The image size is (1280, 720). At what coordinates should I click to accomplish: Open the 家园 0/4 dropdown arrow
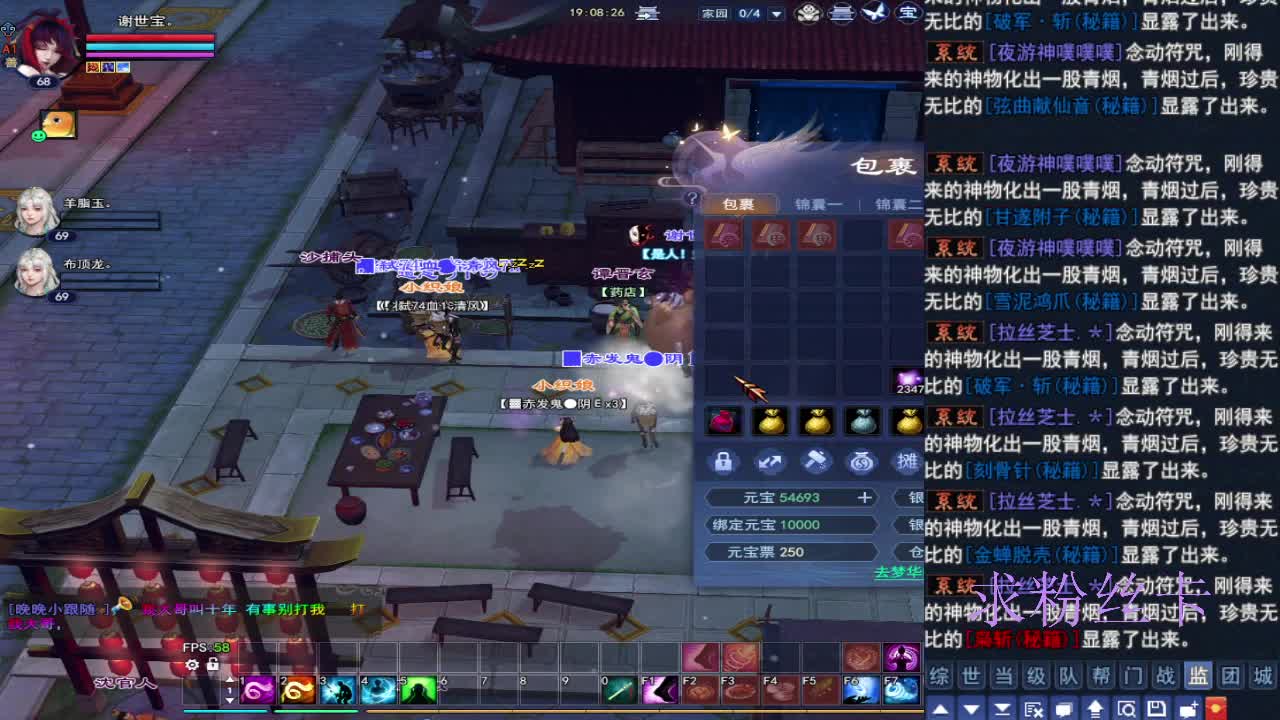click(774, 13)
